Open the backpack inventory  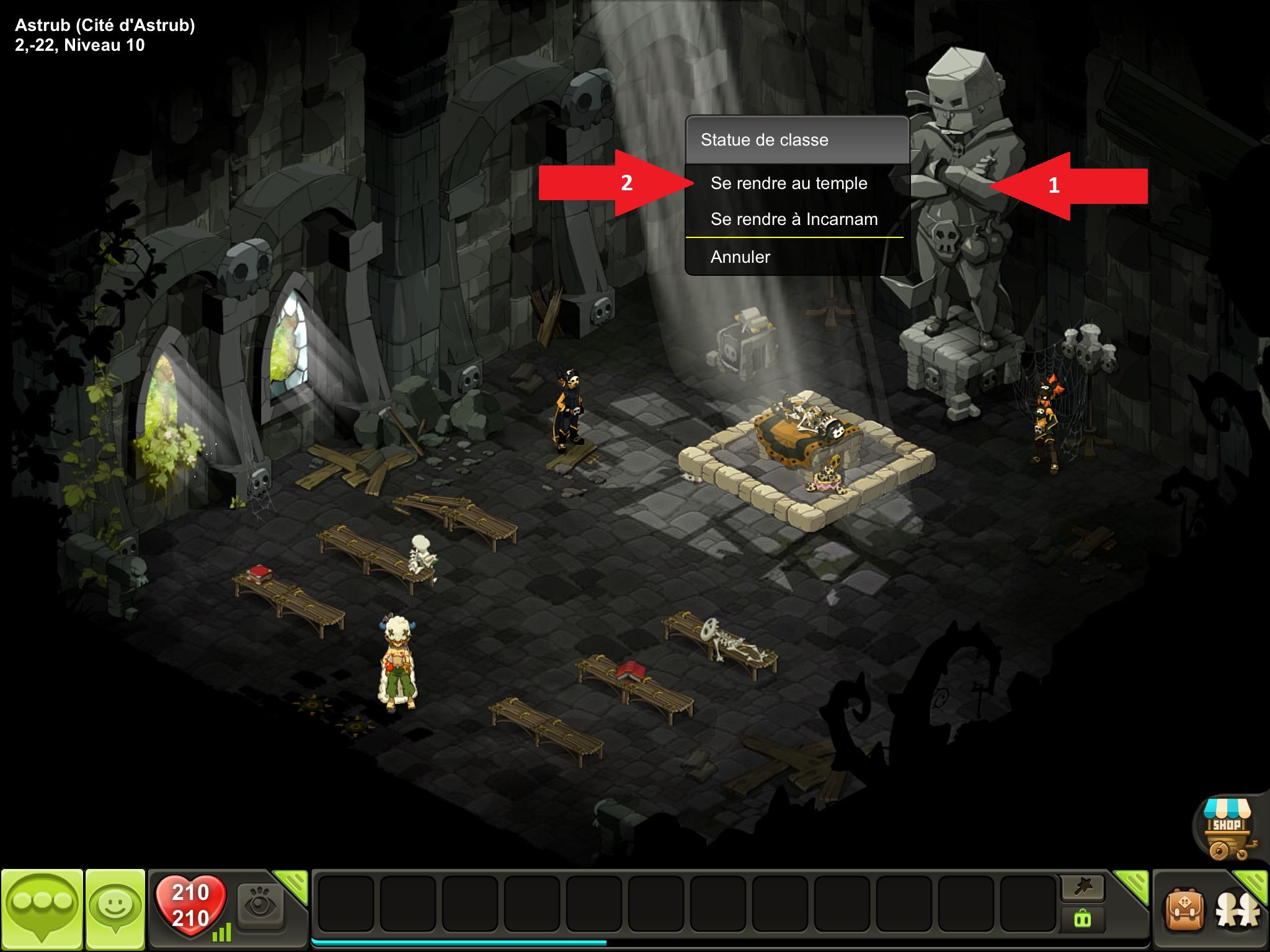[1184, 910]
